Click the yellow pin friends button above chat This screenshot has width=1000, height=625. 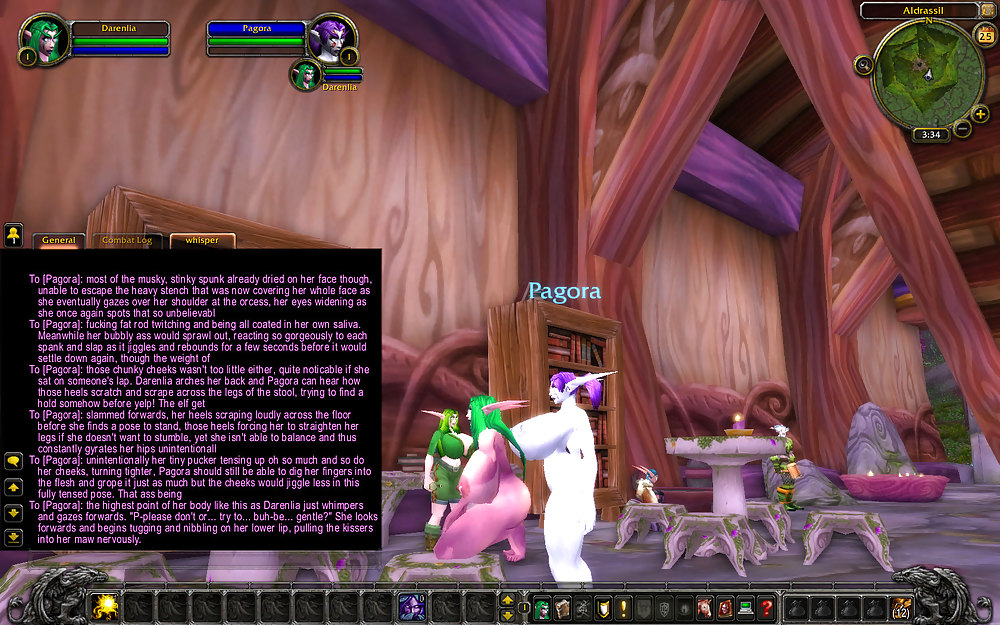[14, 235]
